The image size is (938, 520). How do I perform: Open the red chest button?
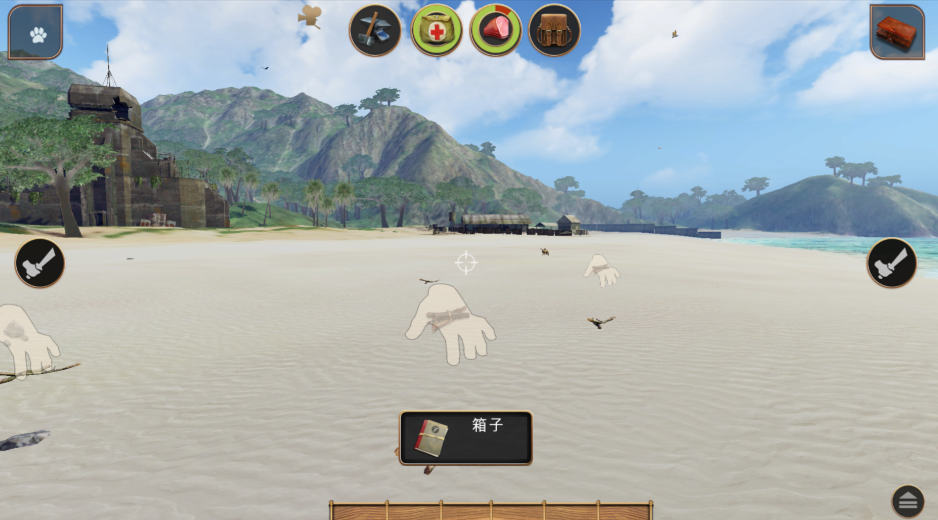(x=896, y=33)
